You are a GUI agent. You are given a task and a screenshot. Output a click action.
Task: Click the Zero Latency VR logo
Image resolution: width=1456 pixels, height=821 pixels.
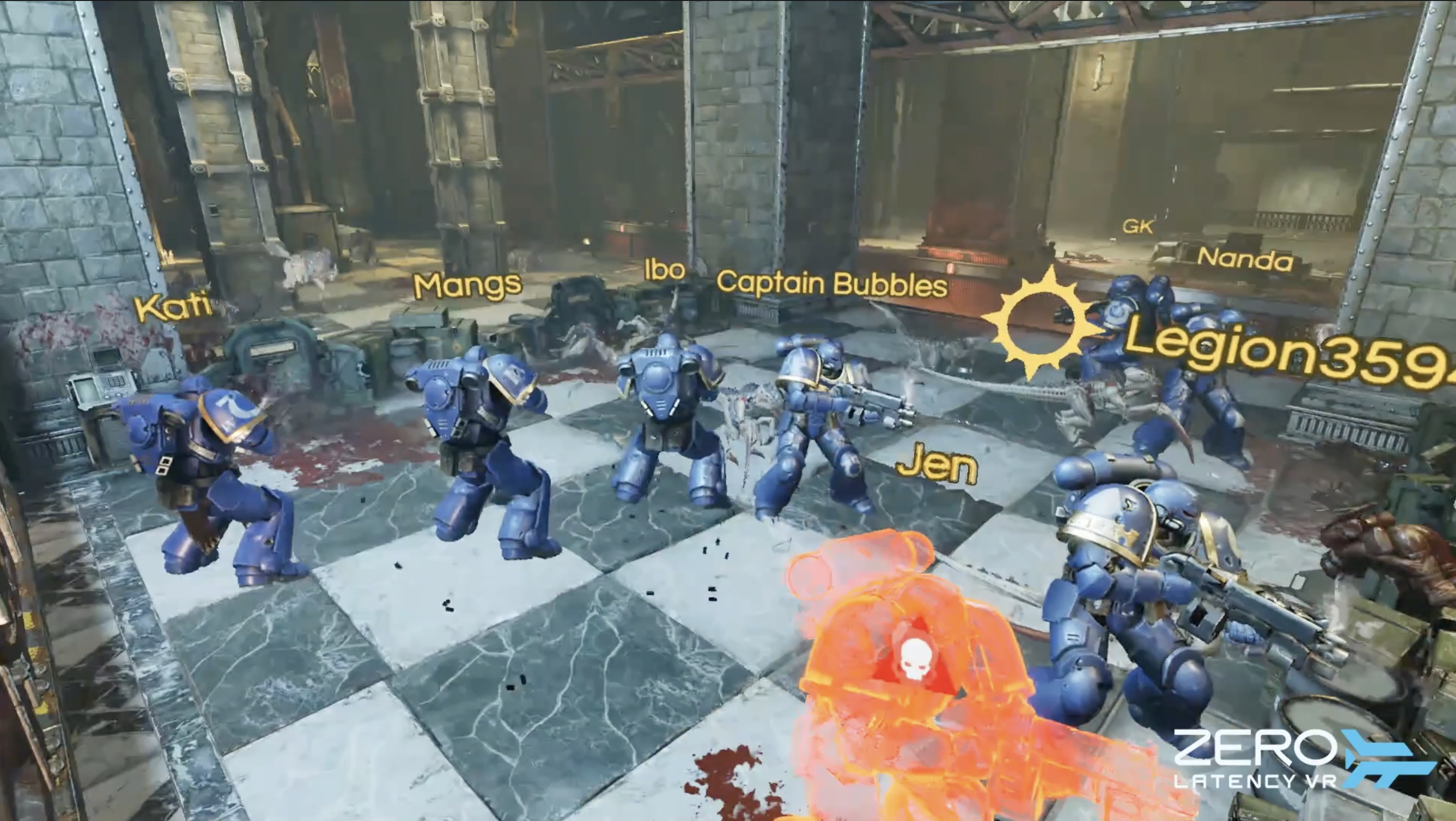[1303, 758]
